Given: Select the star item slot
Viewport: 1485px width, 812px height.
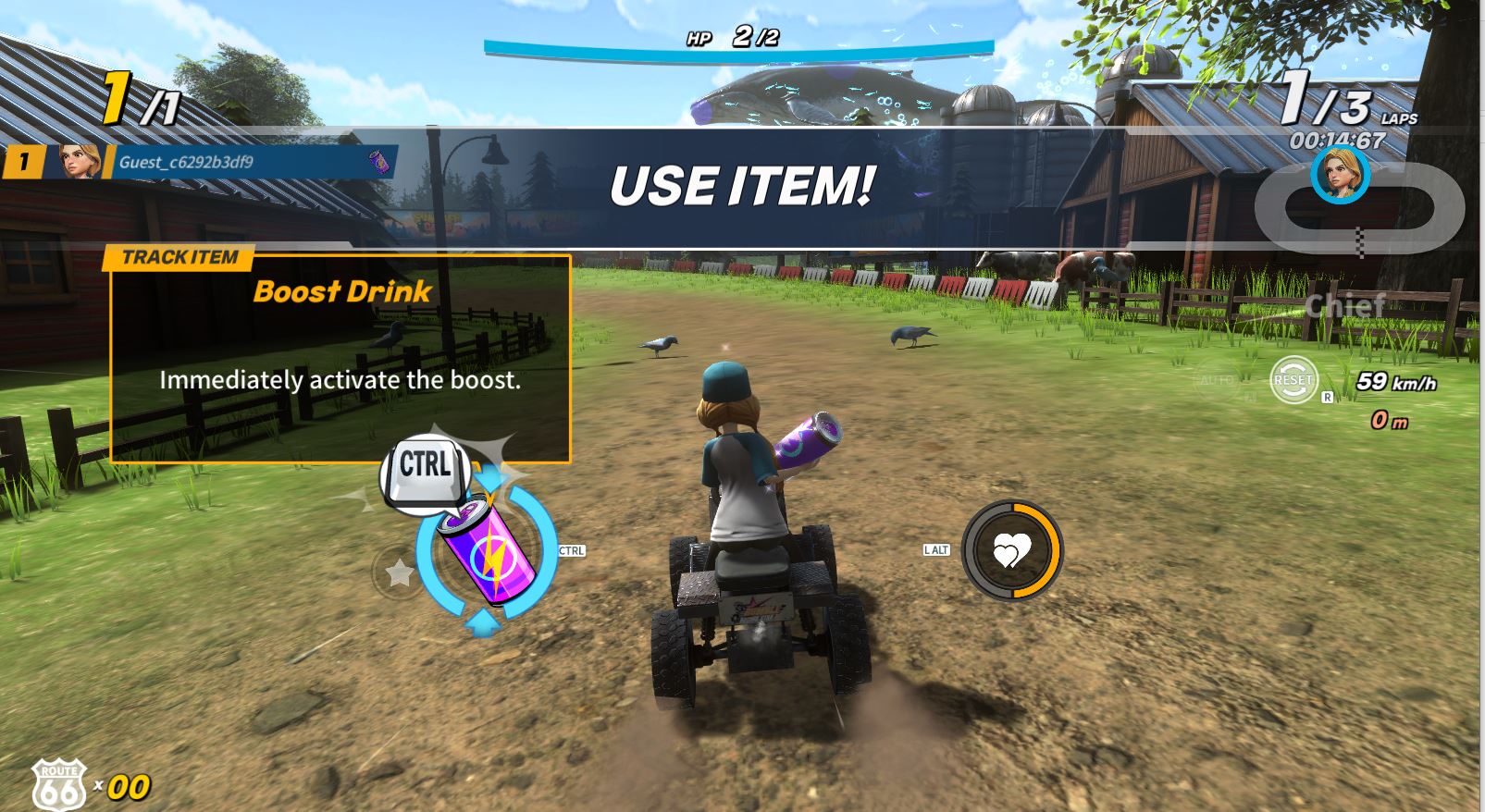Looking at the screenshot, I should click(399, 573).
